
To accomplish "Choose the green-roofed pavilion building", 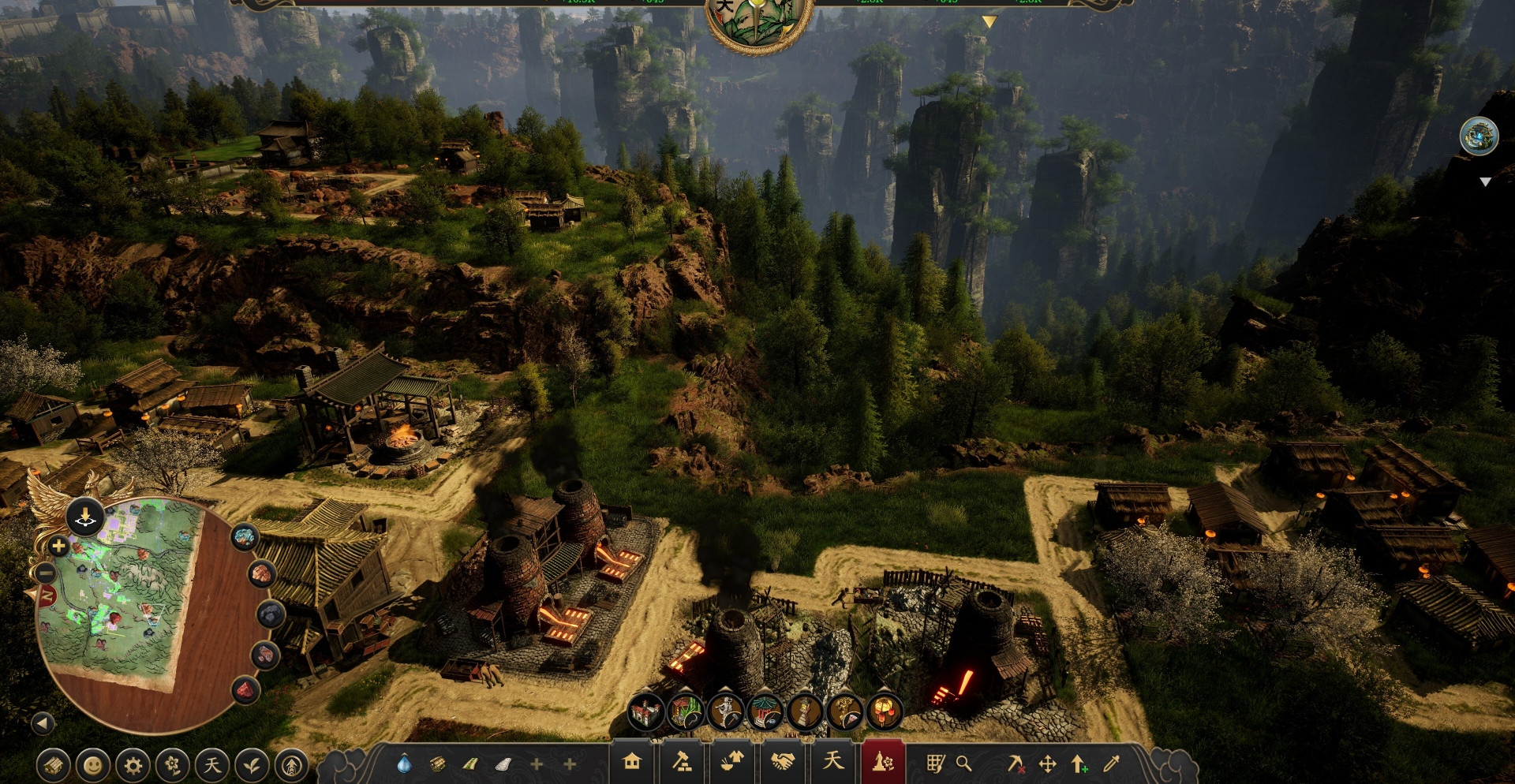I will [x=765, y=712].
